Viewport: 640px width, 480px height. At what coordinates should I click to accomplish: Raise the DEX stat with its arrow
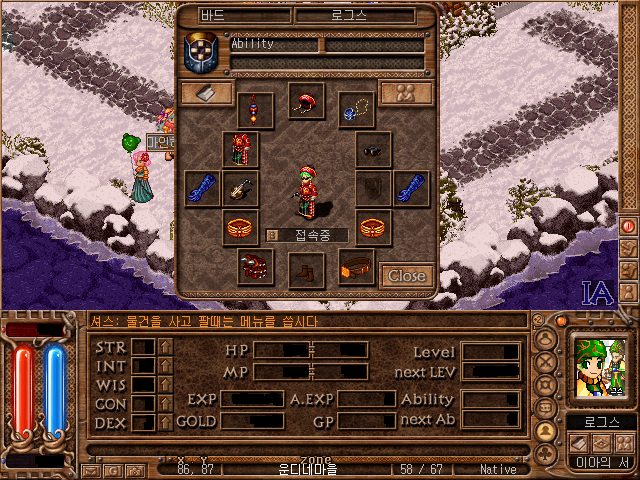pos(165,423)
